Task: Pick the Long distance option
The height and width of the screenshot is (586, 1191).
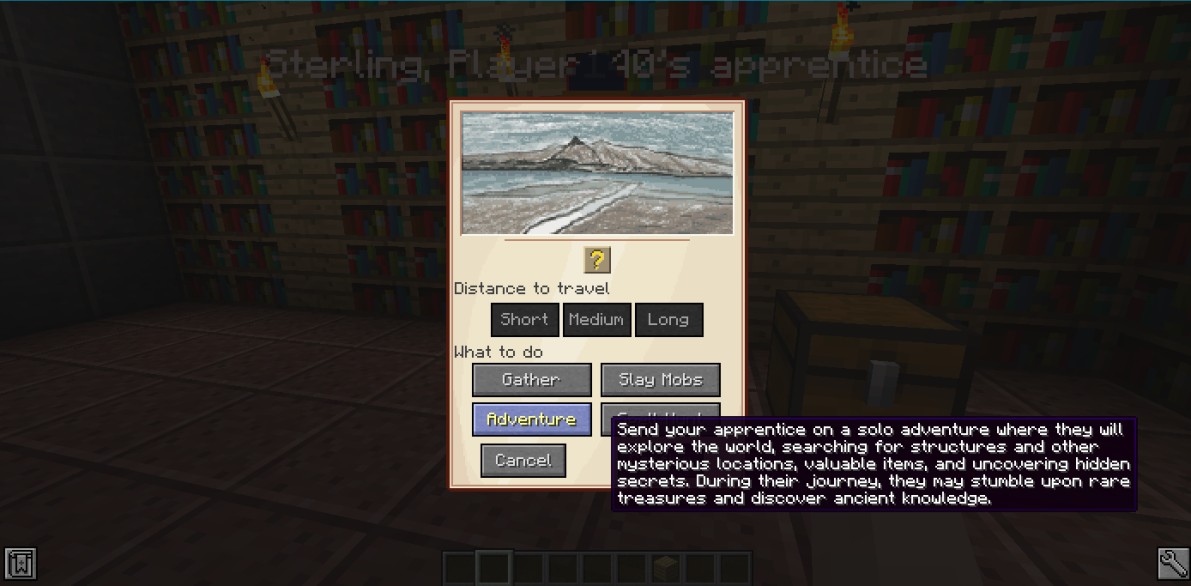Action: (x=668, y=320)
